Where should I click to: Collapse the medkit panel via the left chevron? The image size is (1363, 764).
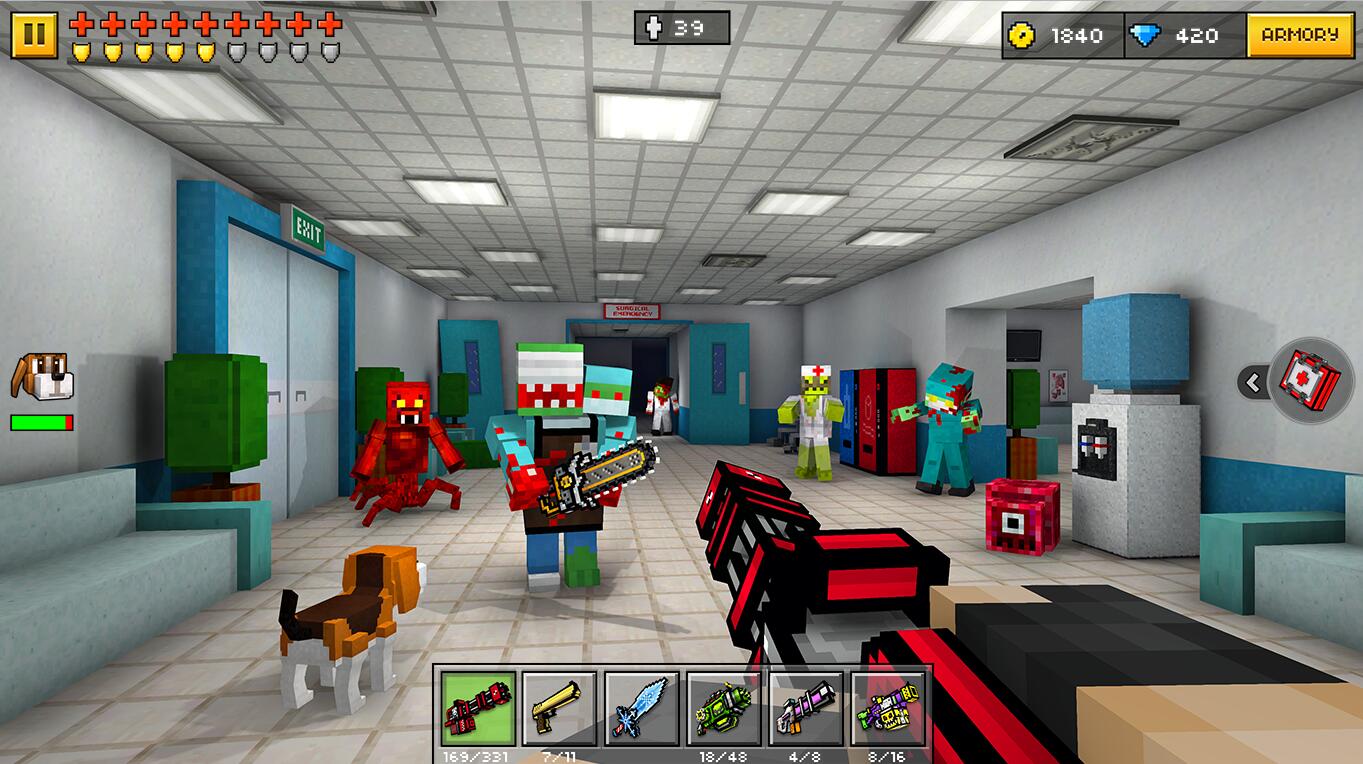click(x=1251, y=382)
